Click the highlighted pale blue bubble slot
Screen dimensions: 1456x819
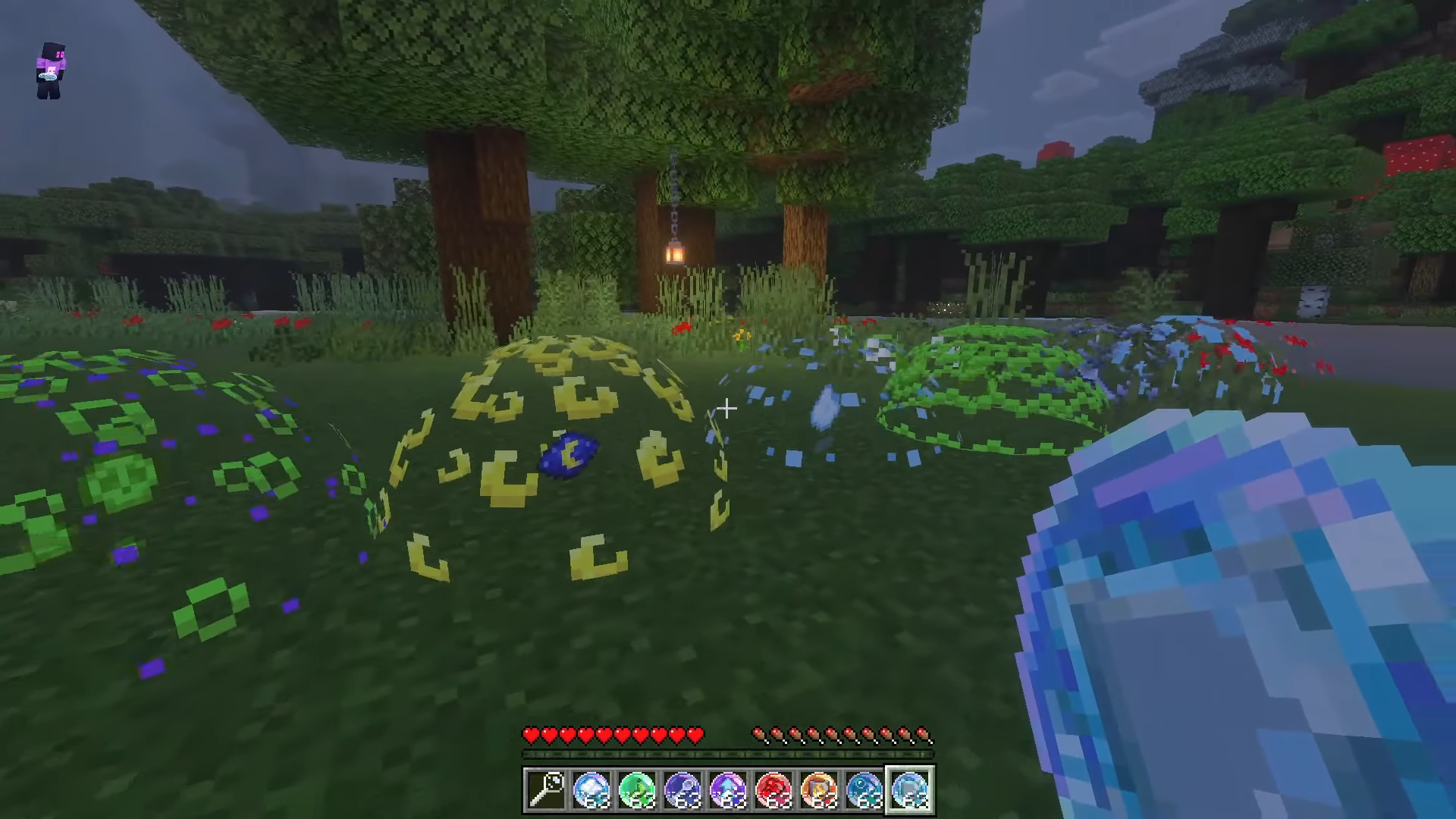click(x=910, y=790)
